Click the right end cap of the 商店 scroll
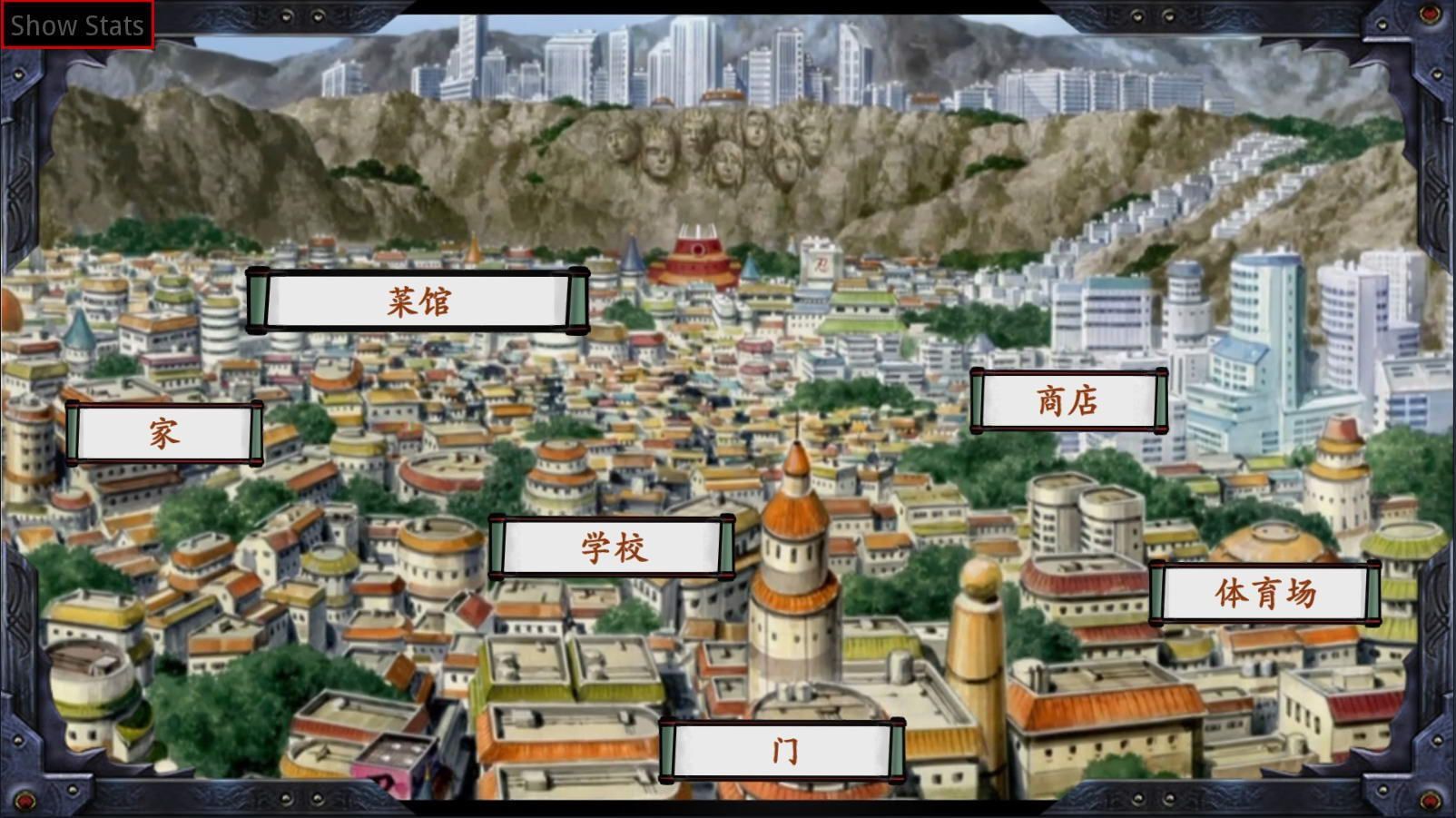Viewport: 1456px width, 818px height. coord(1160,399)
